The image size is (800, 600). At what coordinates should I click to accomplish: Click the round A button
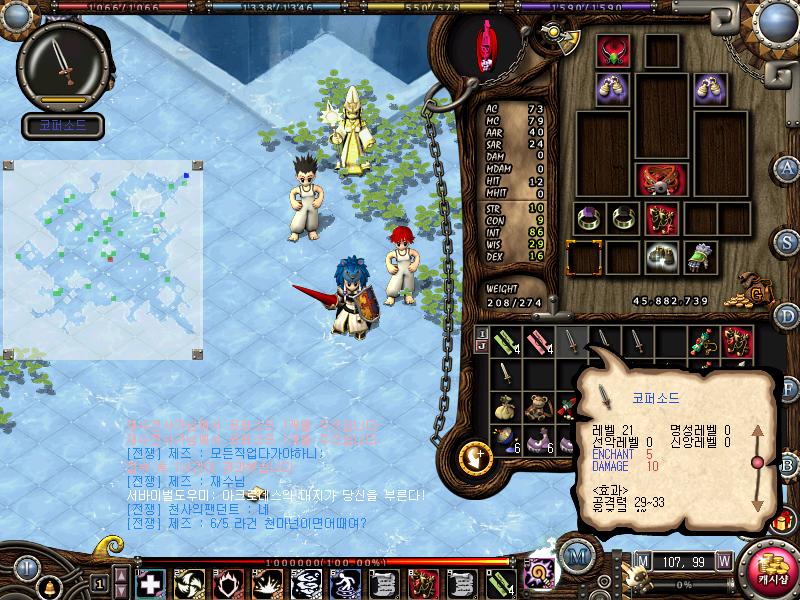pyautogui.click(x=787, y=167)
